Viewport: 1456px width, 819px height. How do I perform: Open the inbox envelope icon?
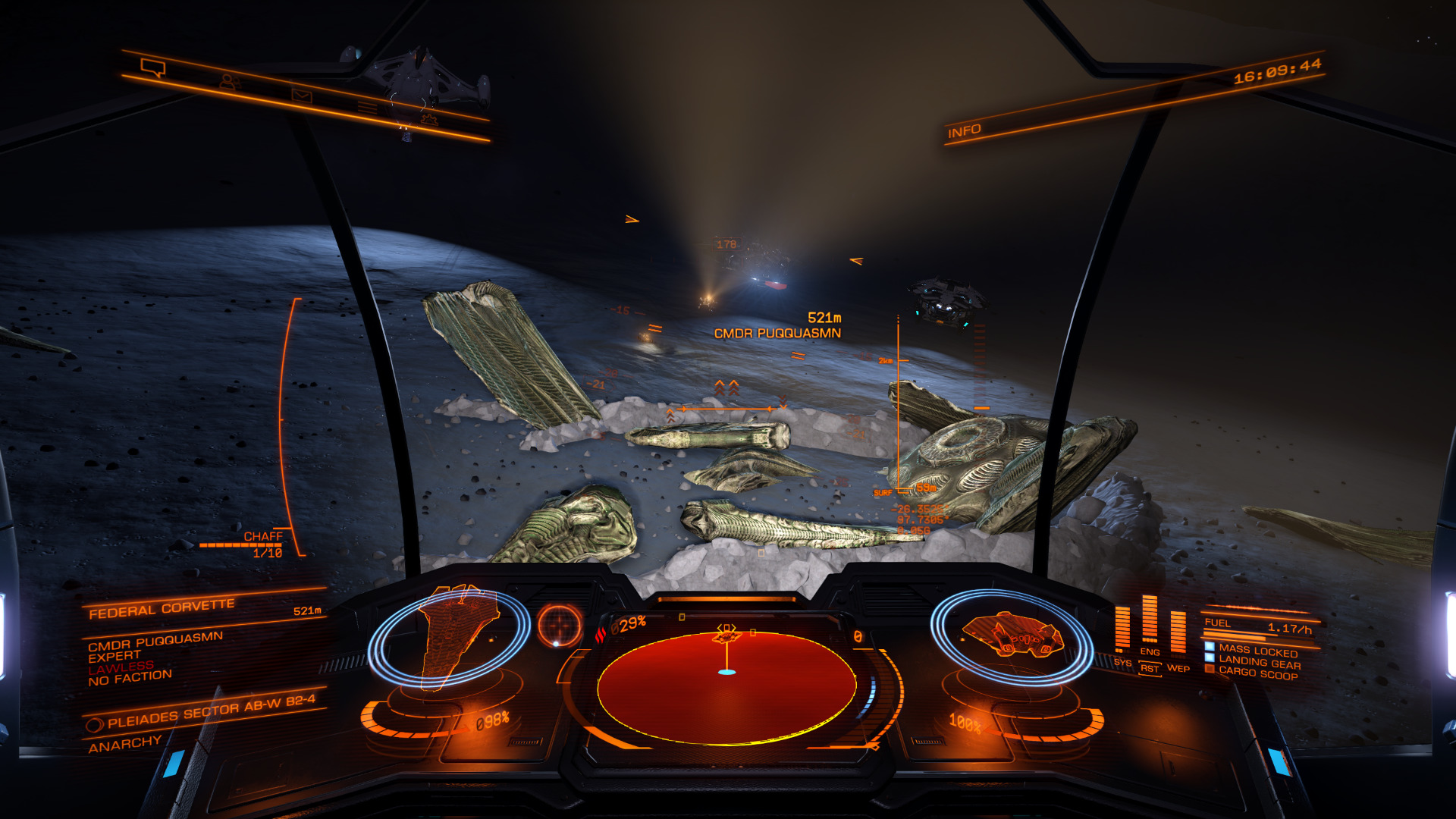click(x=302, y=96)
